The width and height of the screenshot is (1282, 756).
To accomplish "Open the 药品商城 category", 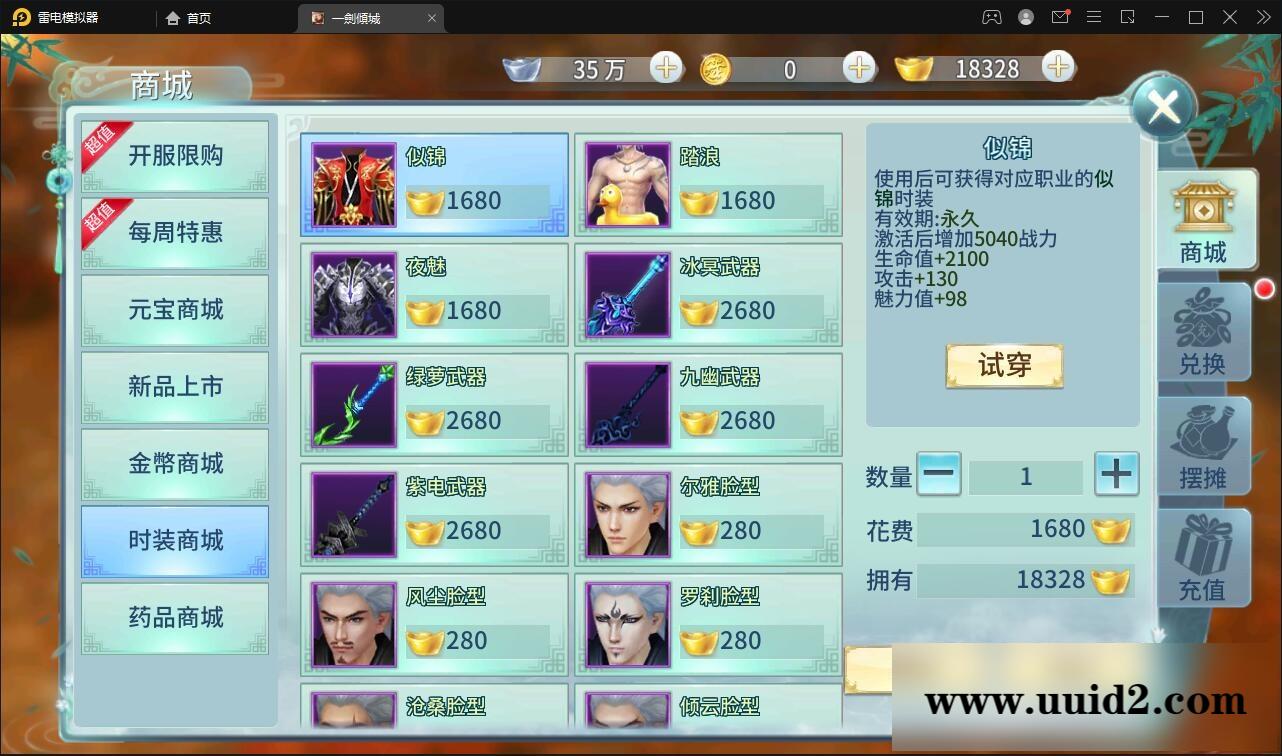I will point(174,619).
